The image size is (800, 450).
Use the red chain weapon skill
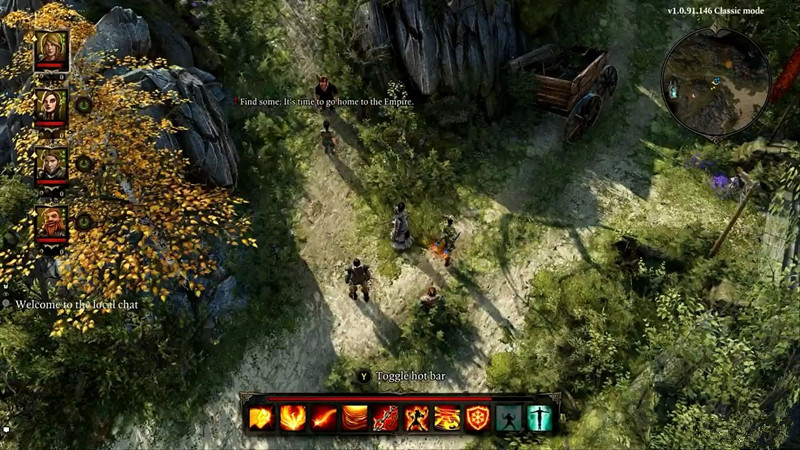click(385, 418)
